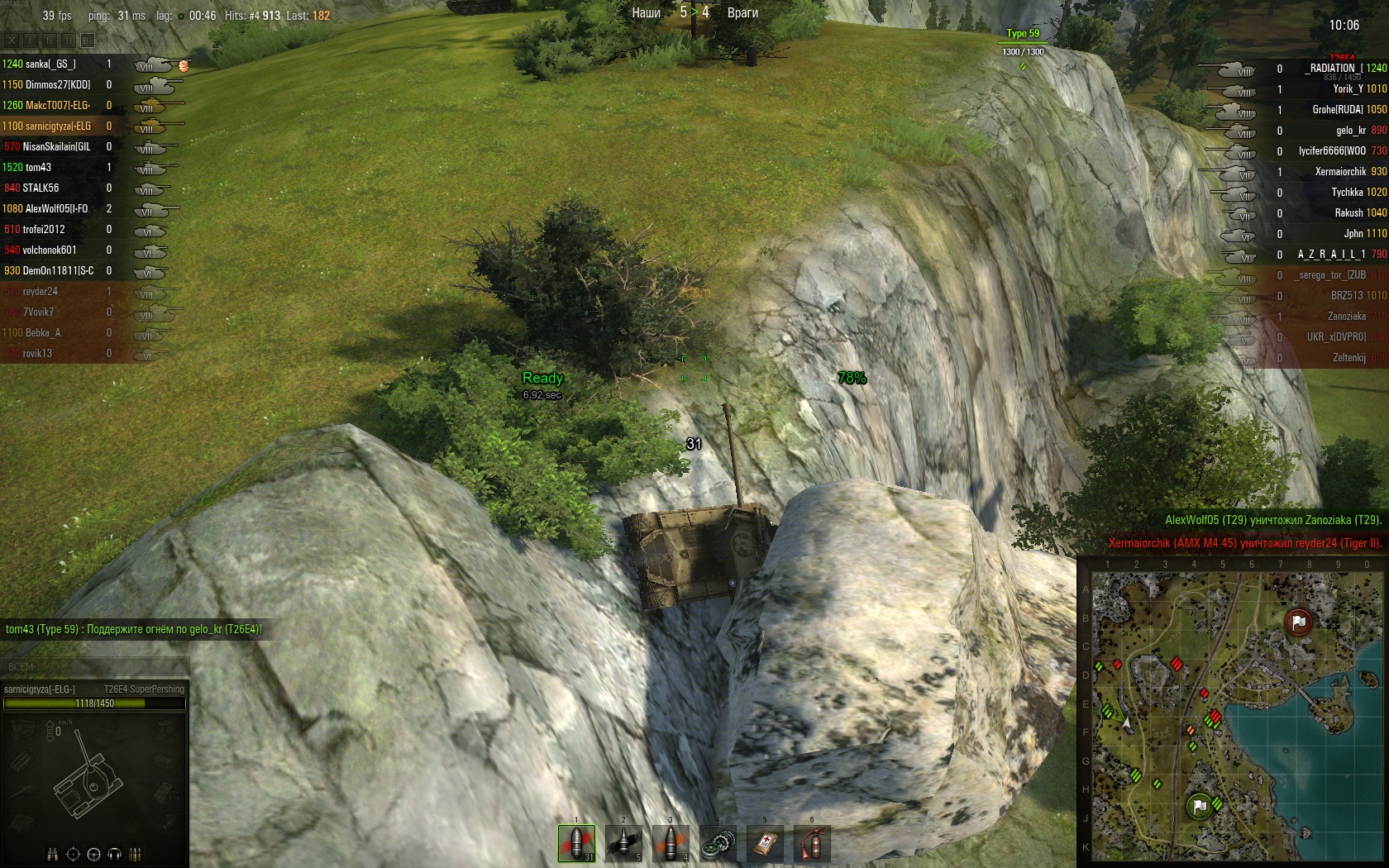Viewport: 1389px width, 868px height.
Task: Activate the first aid kit consumable
Action: [765, 843]
